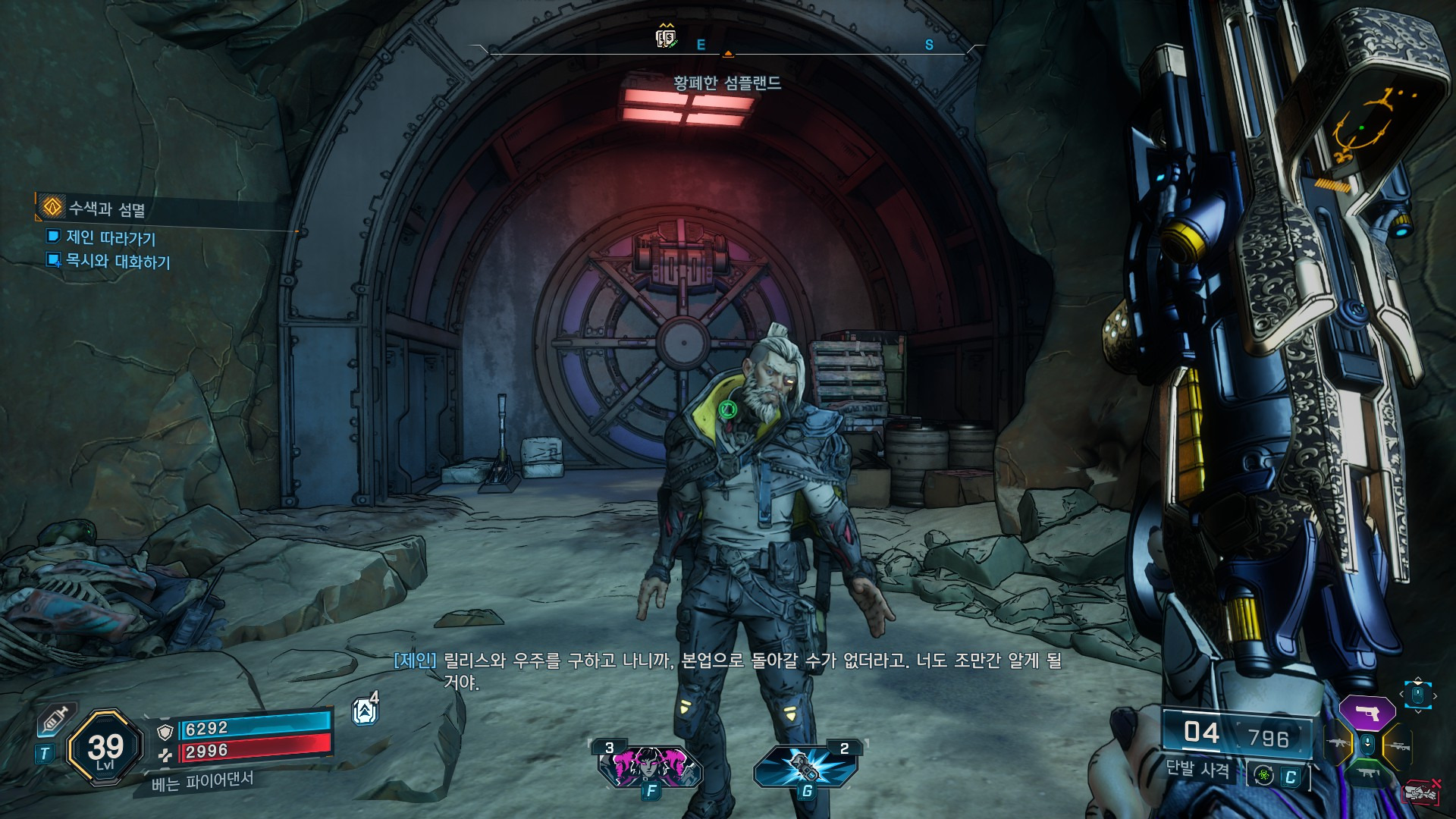1456x819 pixels.
Task: Use the blue grenade ordnance icon
Action: click(805, 766)
